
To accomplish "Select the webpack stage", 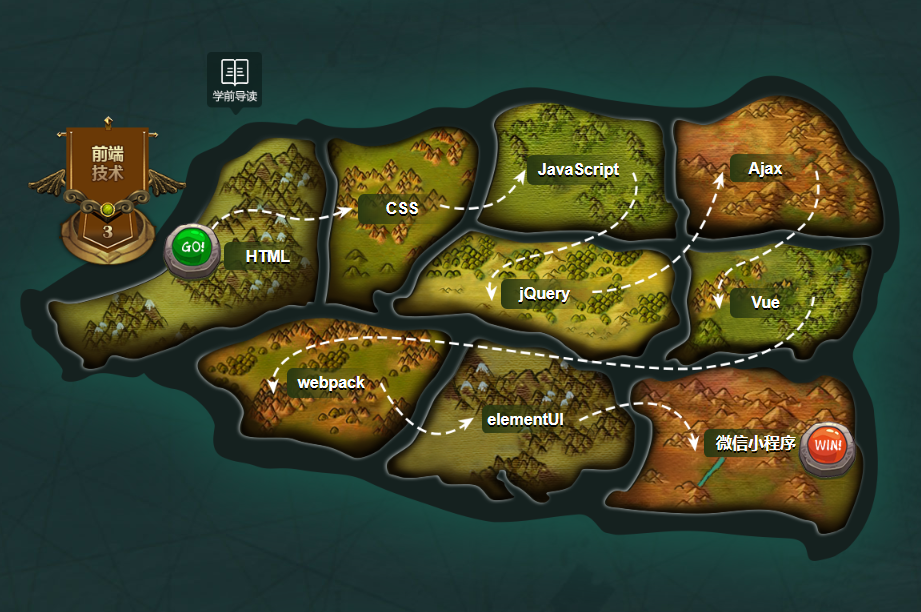I will click(330, 382).
